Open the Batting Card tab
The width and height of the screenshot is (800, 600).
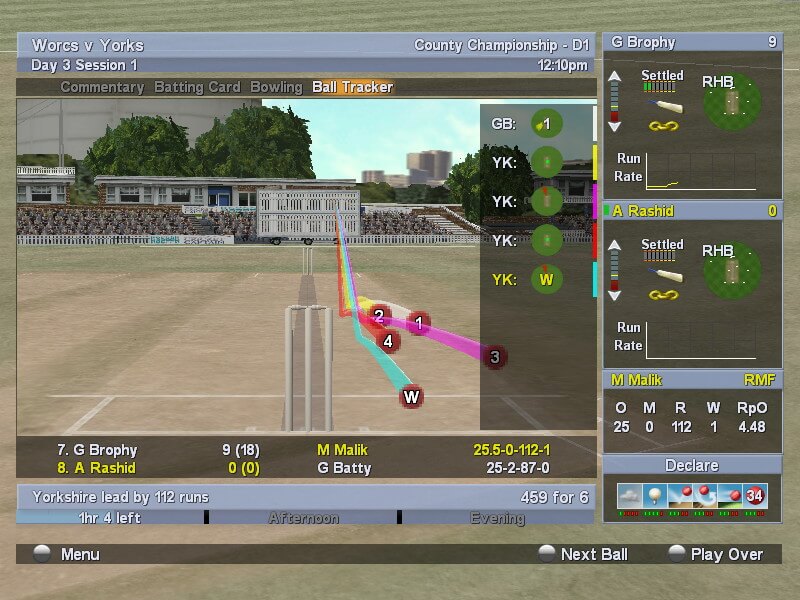click(198, 87)
